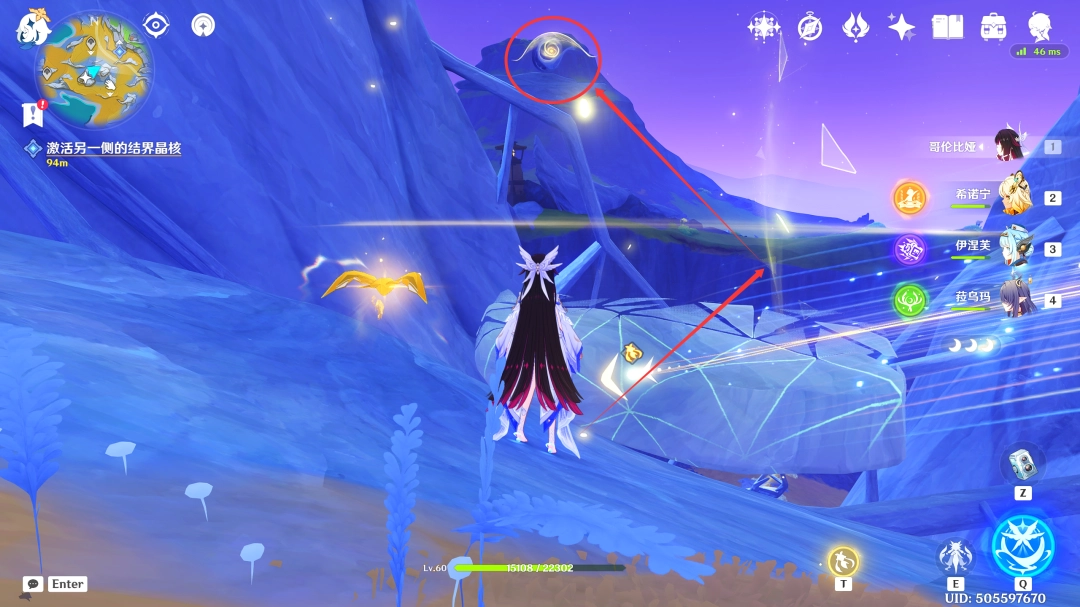The image size is (1080, 607).
Task: Open the circular minimap
Action: (93, 70)
